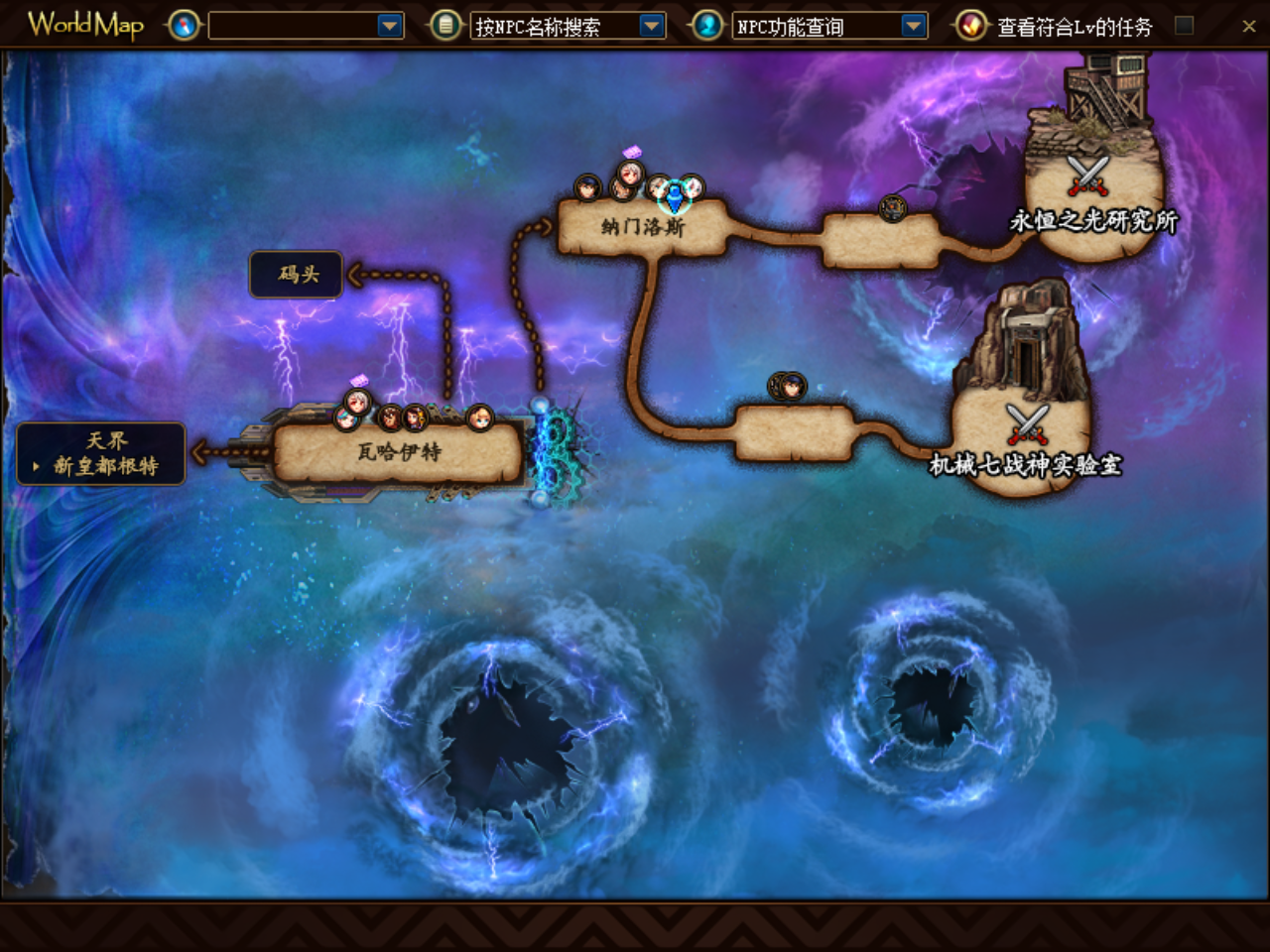1270x952 pixels.
Task: Go to the 码头 map link
Action: click(x=297, y=275)
